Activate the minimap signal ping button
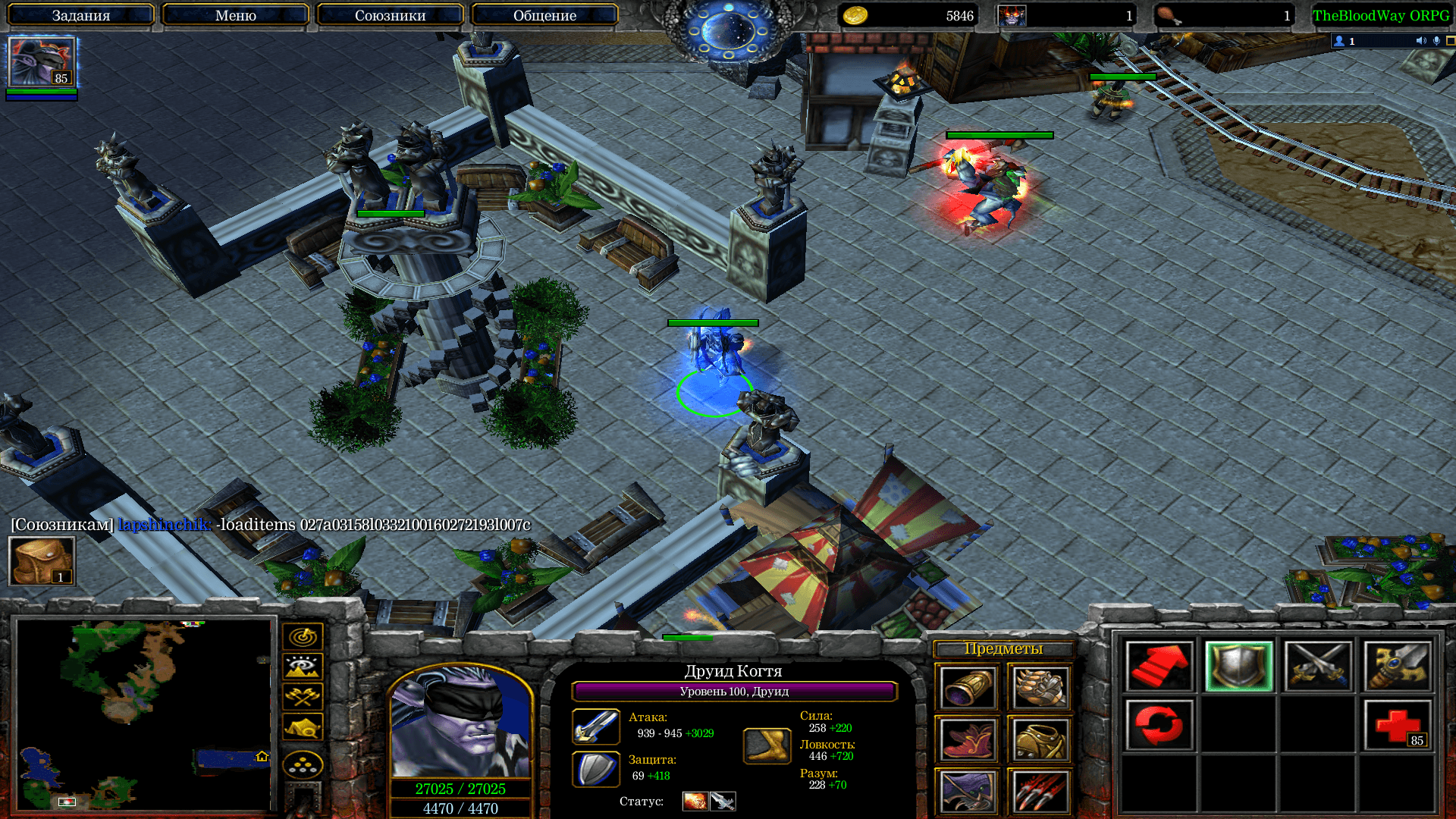1456x819 pixels. pyautogui.click(x=303, y=636)
